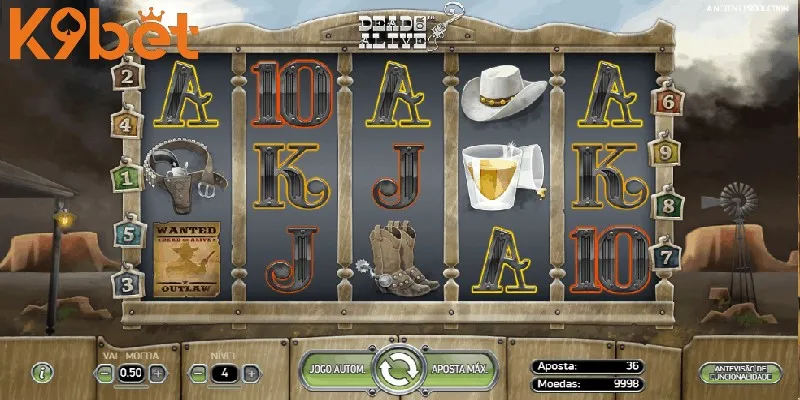This screenshot has width=800, height=400.
Task: Select payline 5 marker
Action: pos(126,233)
